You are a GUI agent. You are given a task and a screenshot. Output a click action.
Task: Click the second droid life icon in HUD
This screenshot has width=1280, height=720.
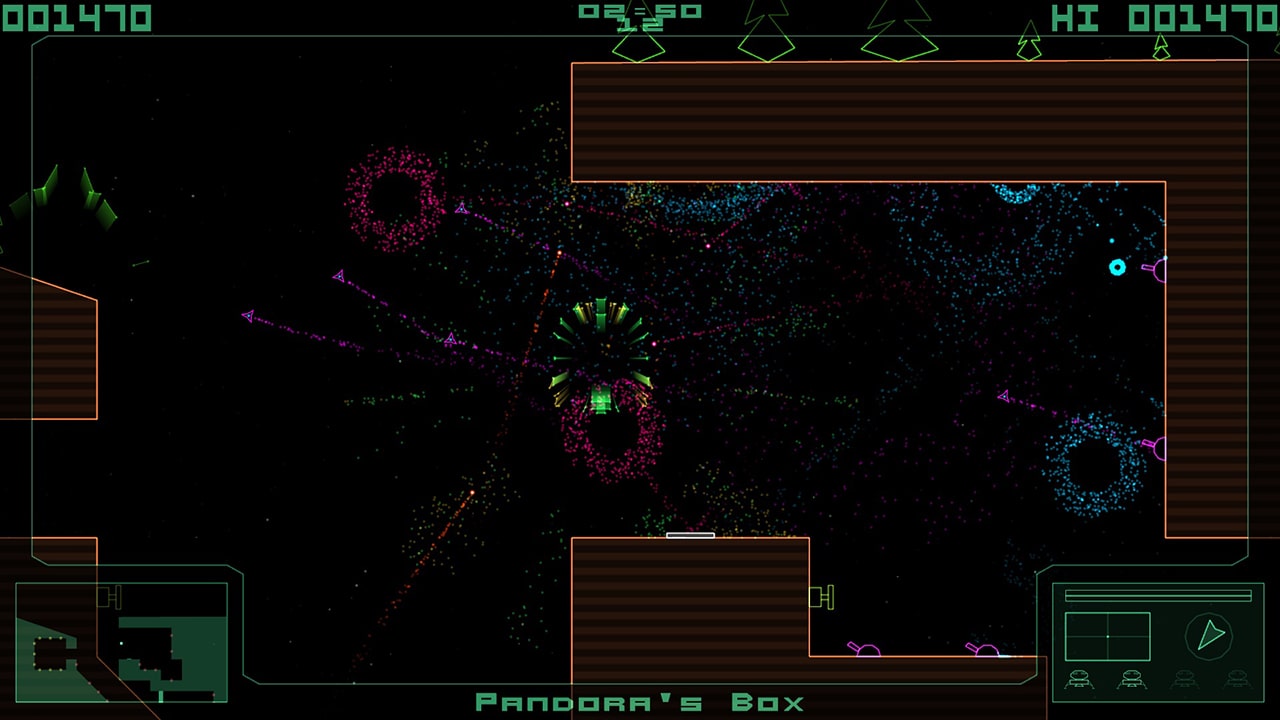[x=1132, y=679]
